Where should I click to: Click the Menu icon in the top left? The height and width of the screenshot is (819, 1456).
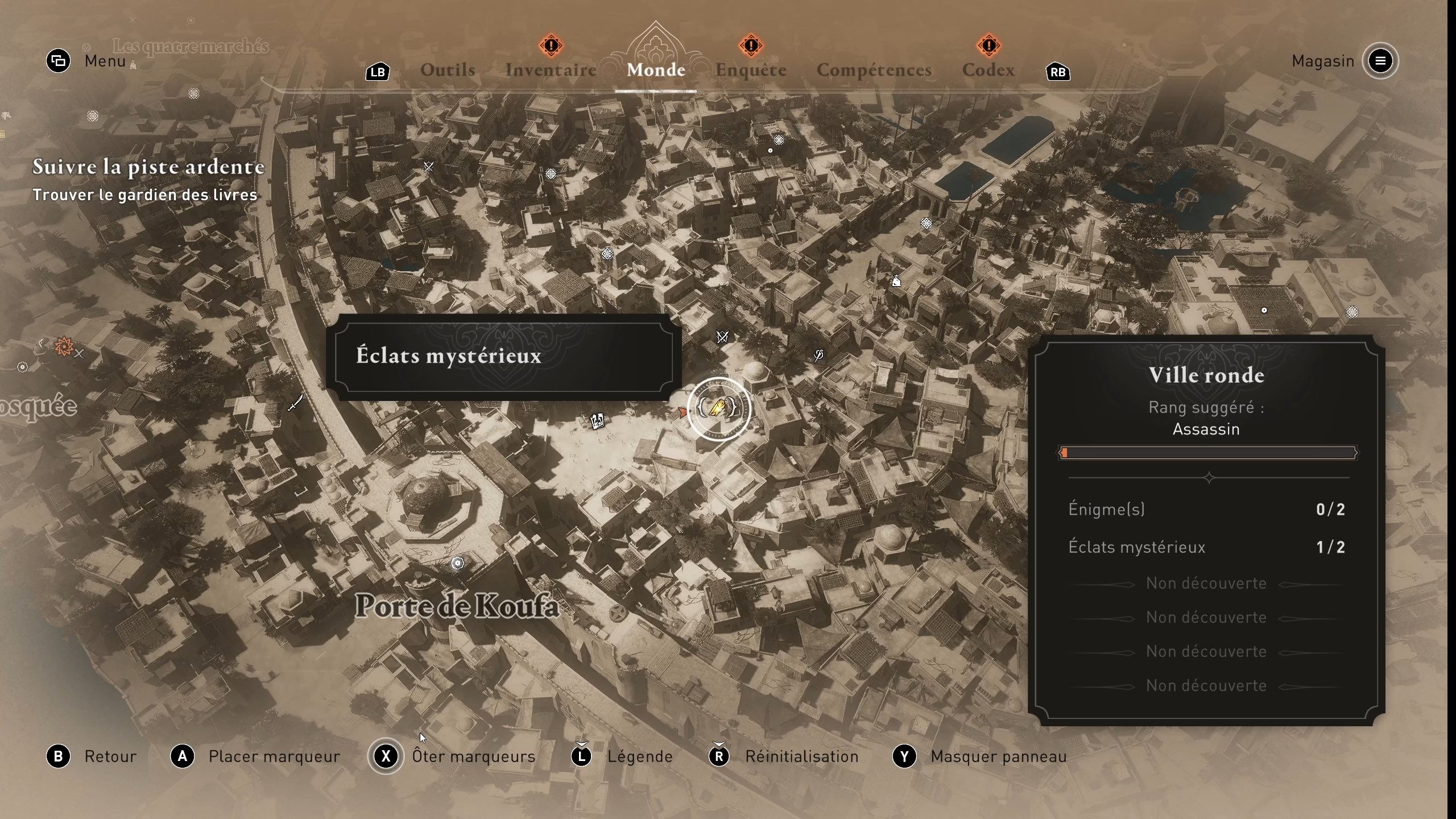pyautogui.click(x=57, y=61)
